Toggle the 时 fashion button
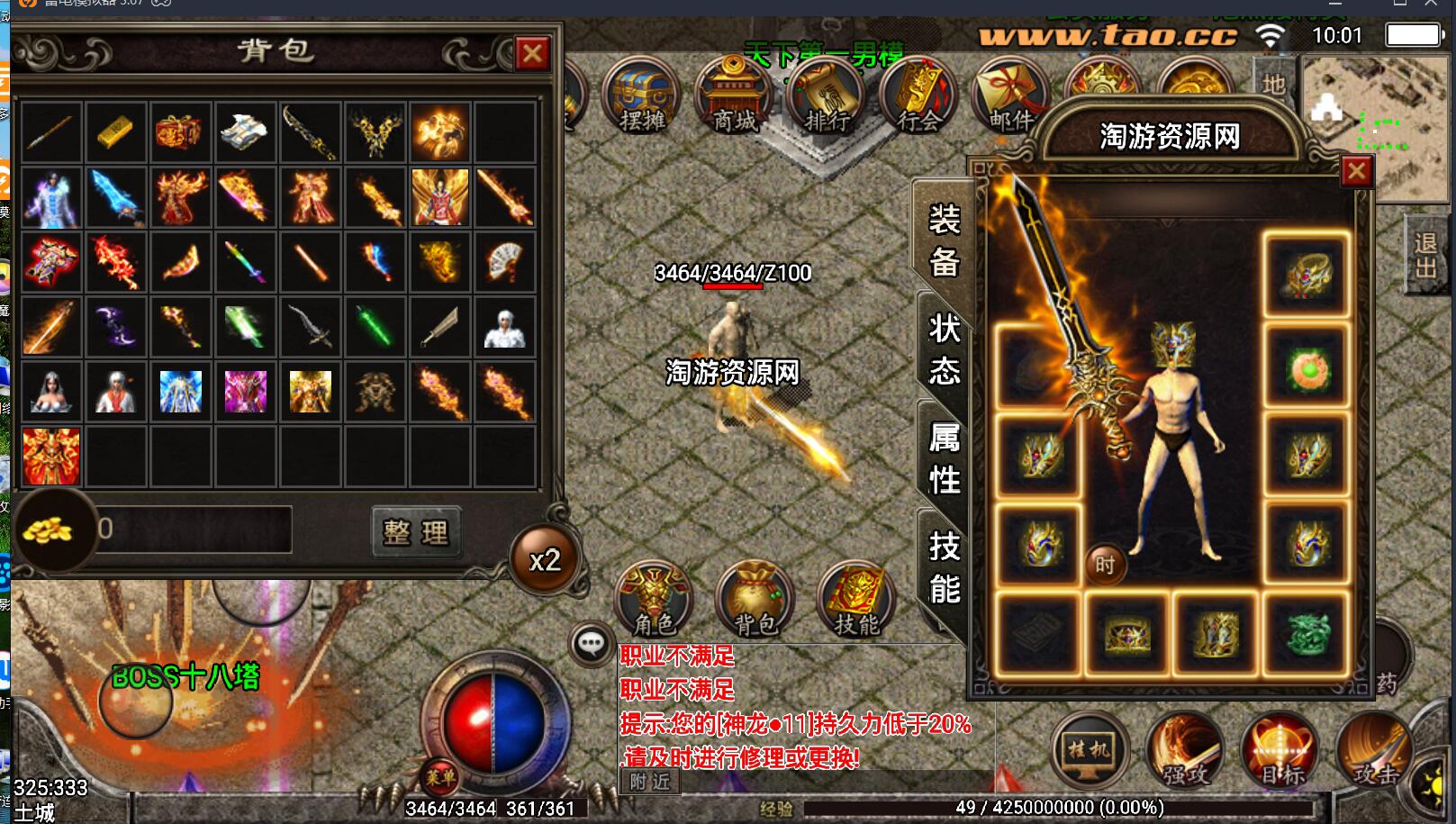Viewport: 1456px width, 824px height. tap(1105, 565)
